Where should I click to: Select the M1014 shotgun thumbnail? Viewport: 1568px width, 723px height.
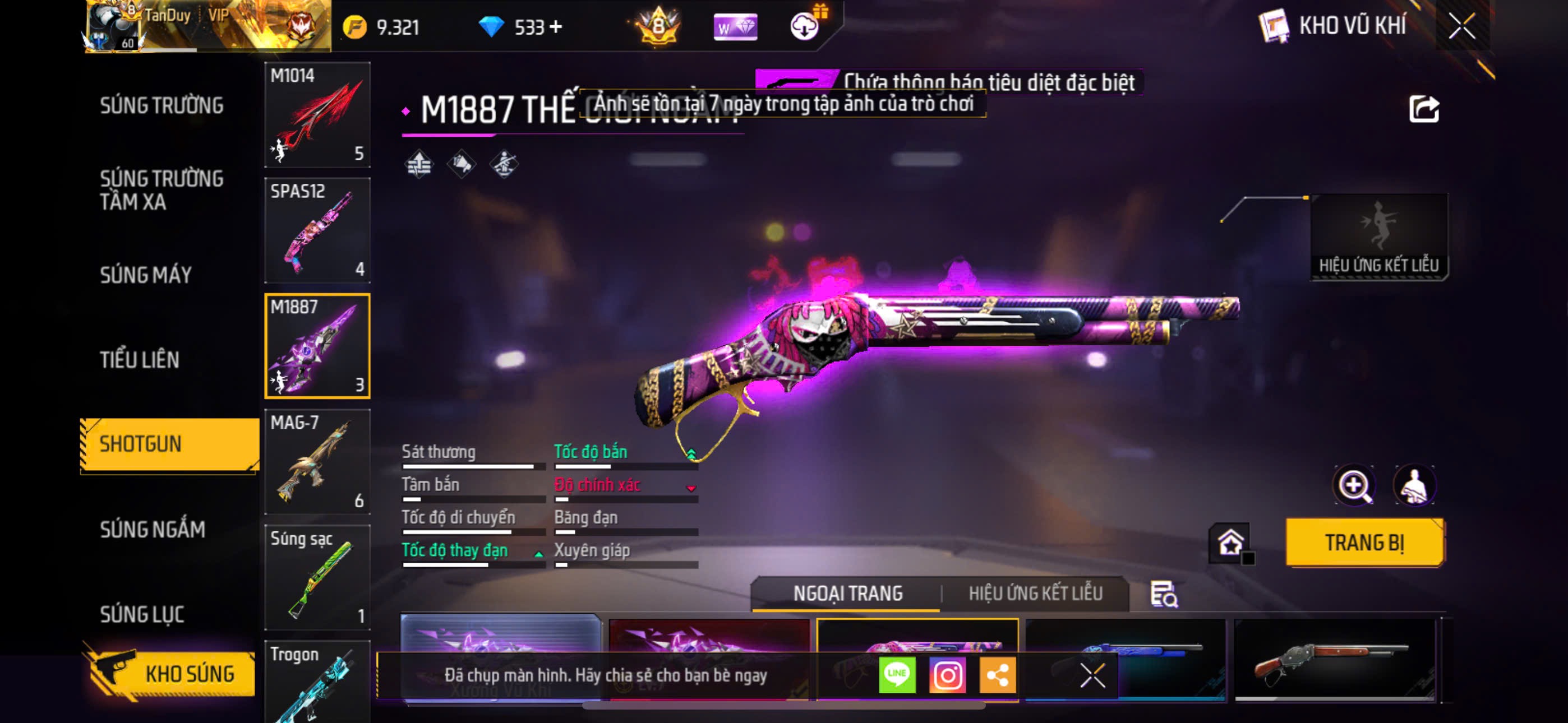point(317,114)
